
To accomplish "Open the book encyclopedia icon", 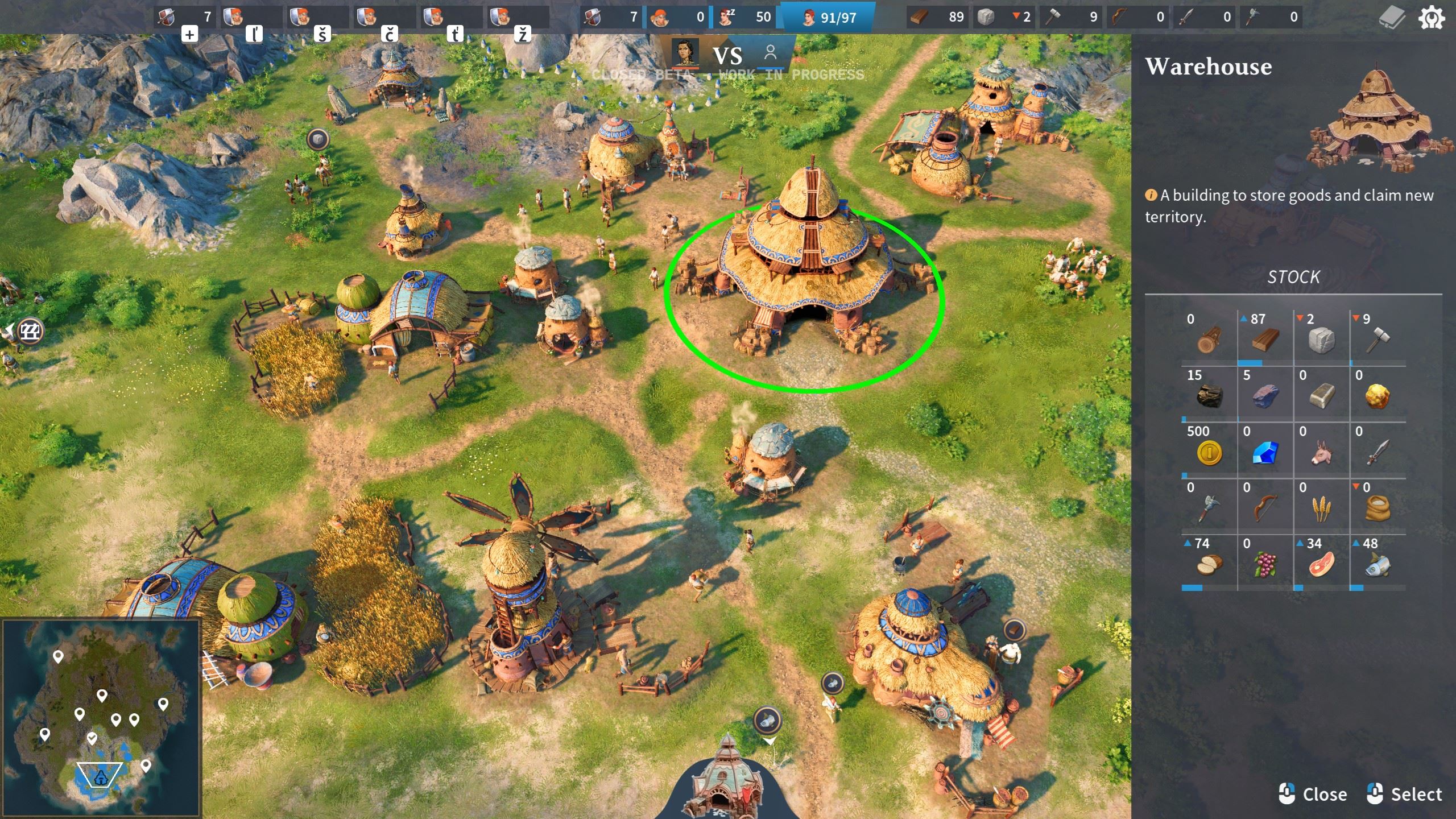I will coord(1392,18).
